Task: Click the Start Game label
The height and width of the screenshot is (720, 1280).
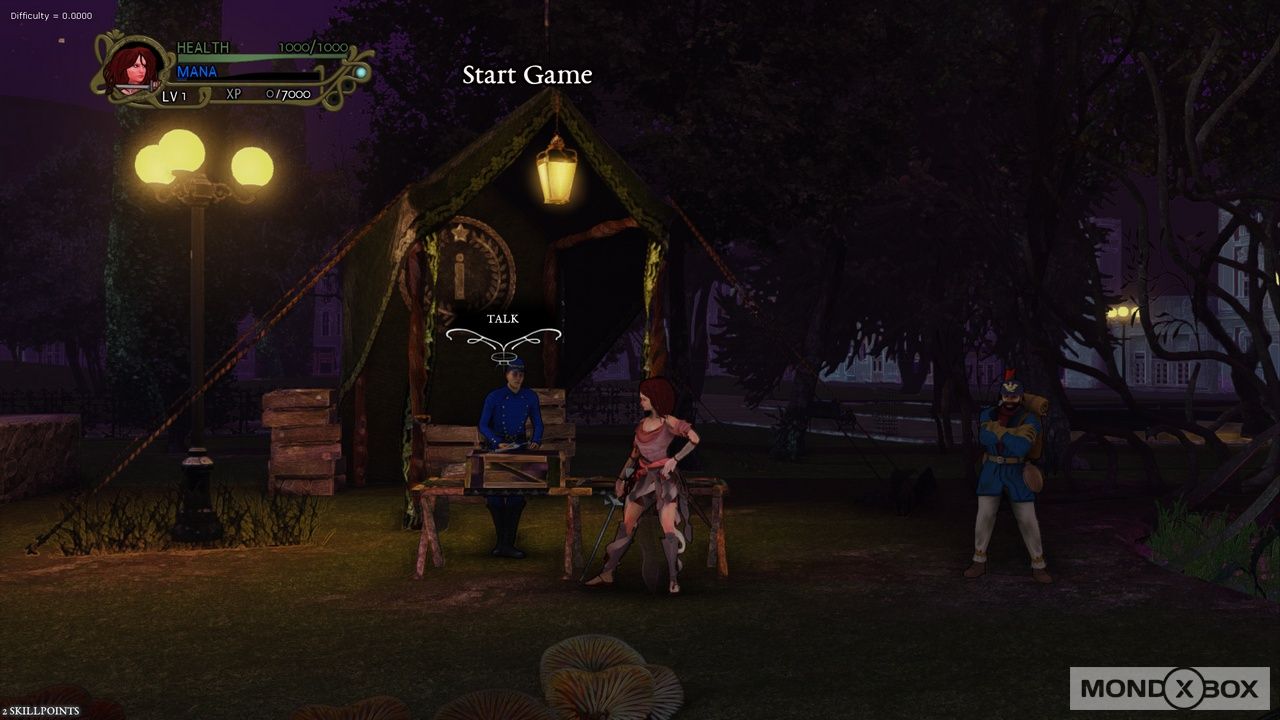Action: click(x=527, y=75)
